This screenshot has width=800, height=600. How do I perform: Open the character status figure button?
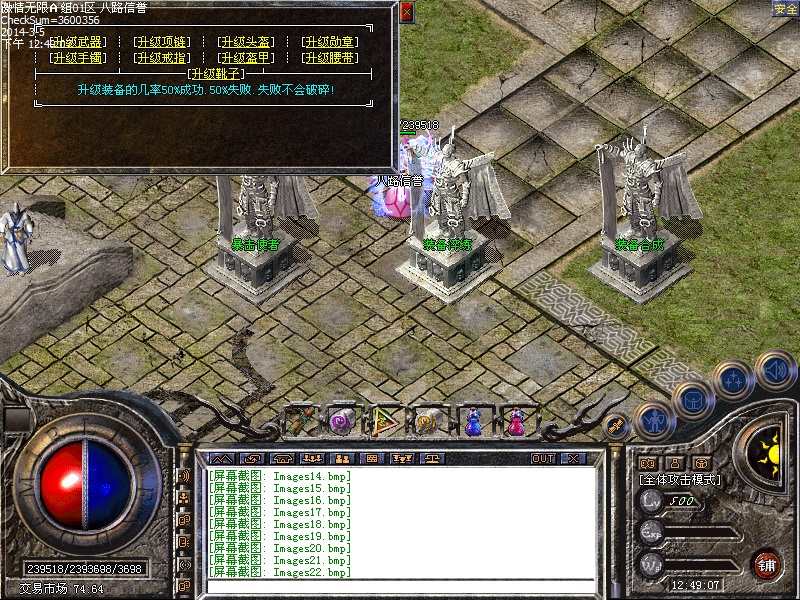[x=652, y=421]
